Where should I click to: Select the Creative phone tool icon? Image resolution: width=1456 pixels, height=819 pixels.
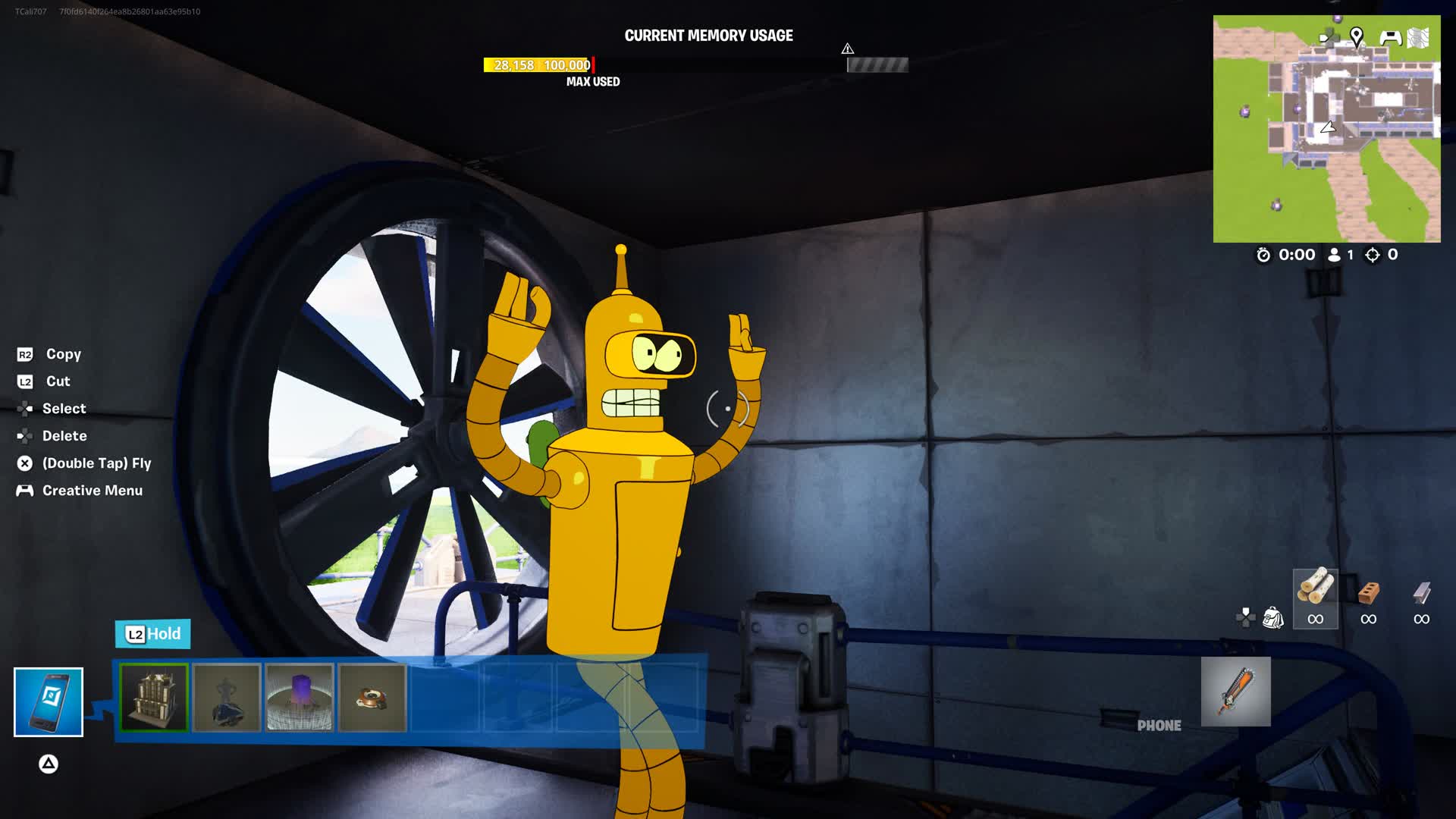point(49,701)
